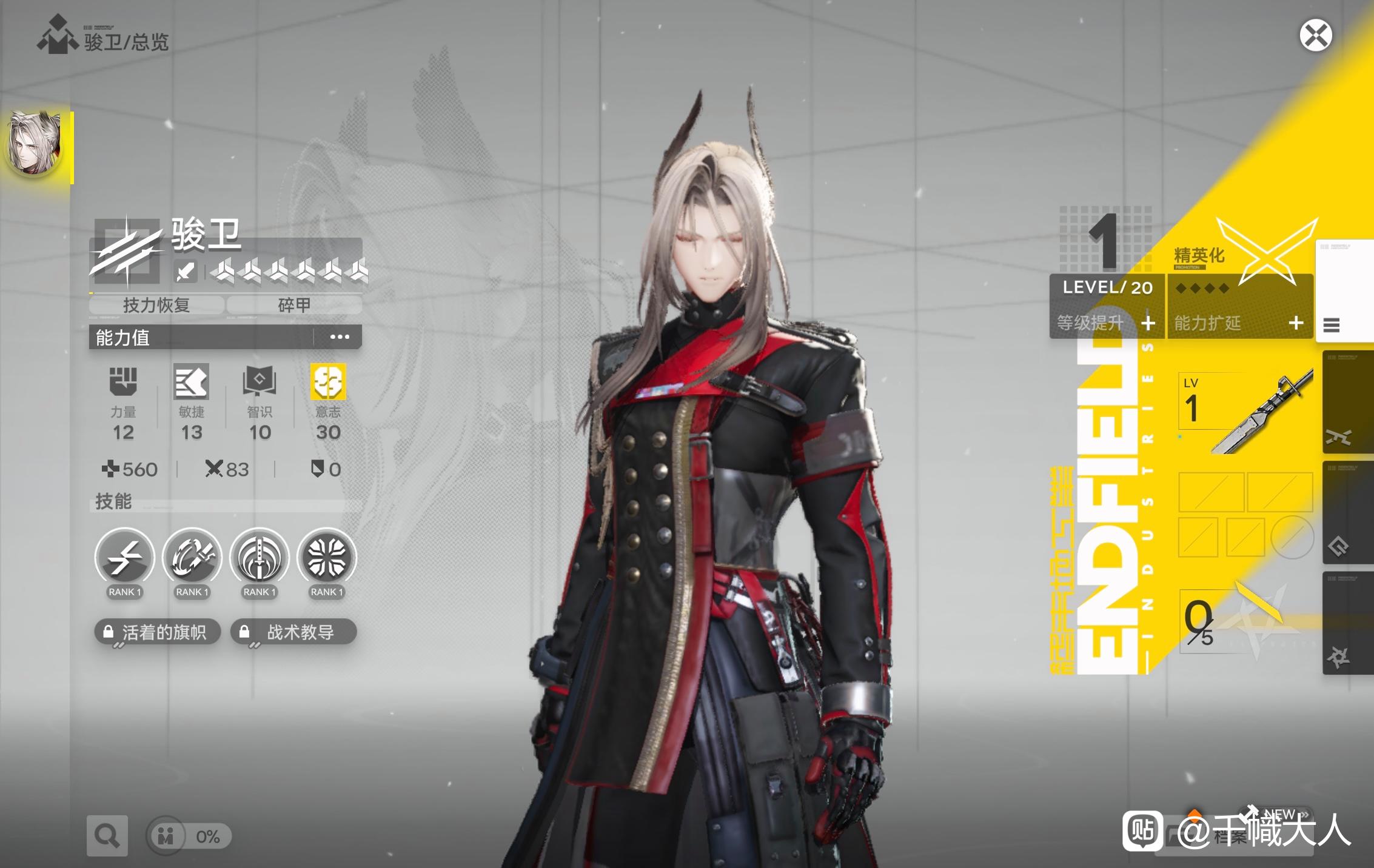The image size is (1374, 868).
Task: Expand the 能力值 details with the dots button
Action: point(339,337)
